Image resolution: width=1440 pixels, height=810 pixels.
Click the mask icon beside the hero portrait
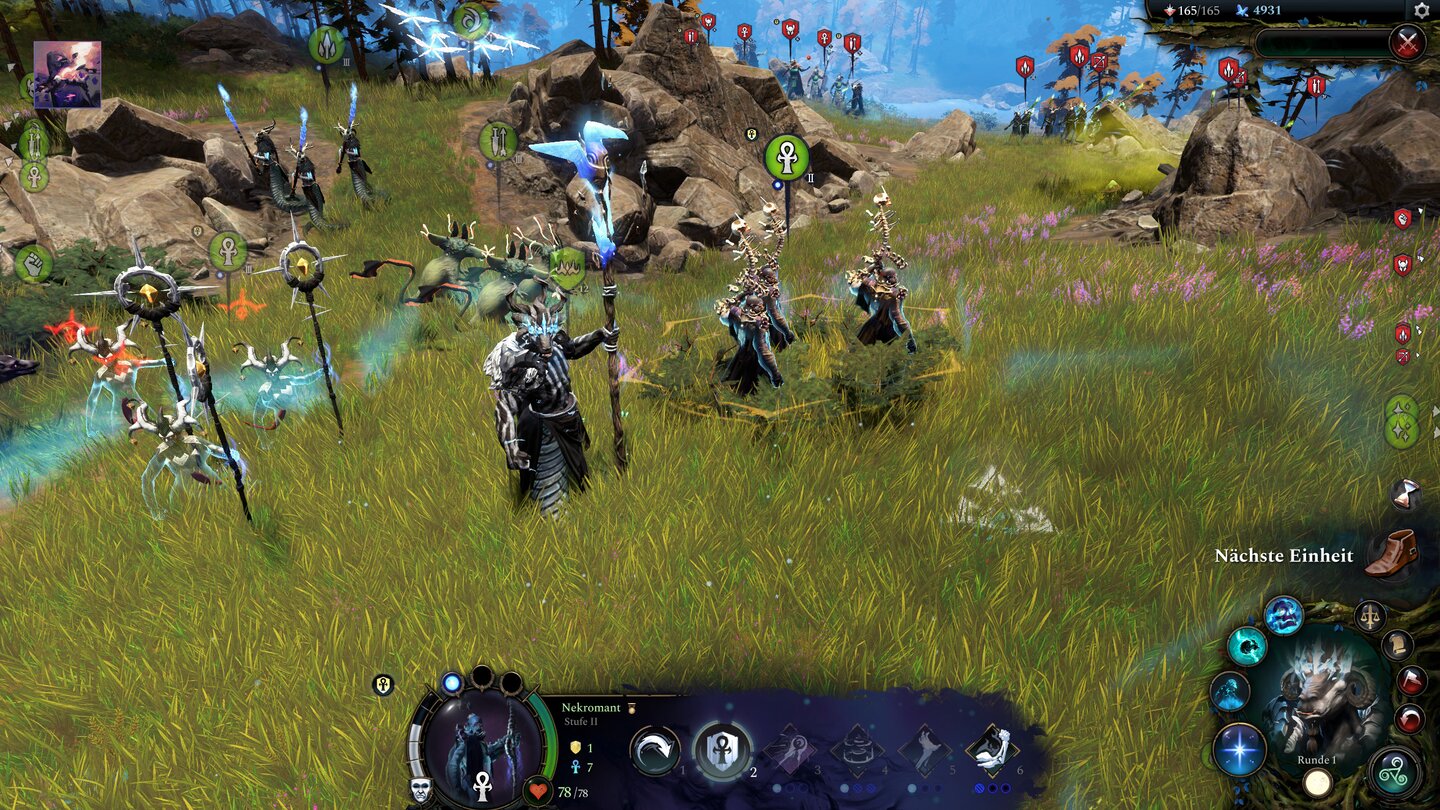pos(421,788)
